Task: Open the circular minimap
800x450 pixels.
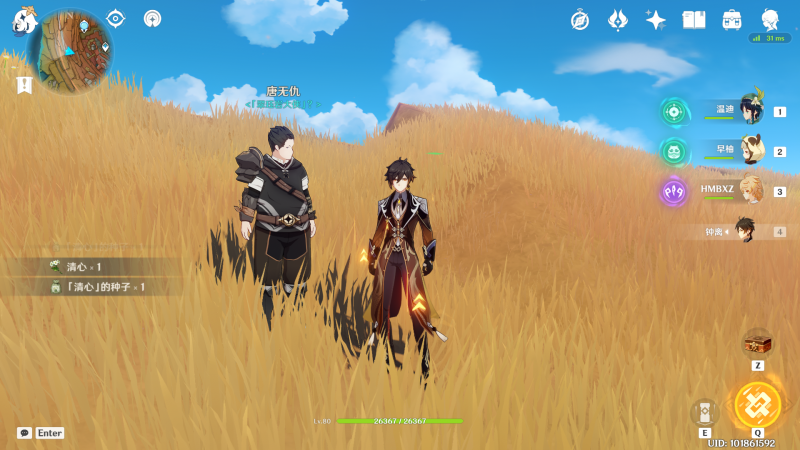Action: (70, 50)
